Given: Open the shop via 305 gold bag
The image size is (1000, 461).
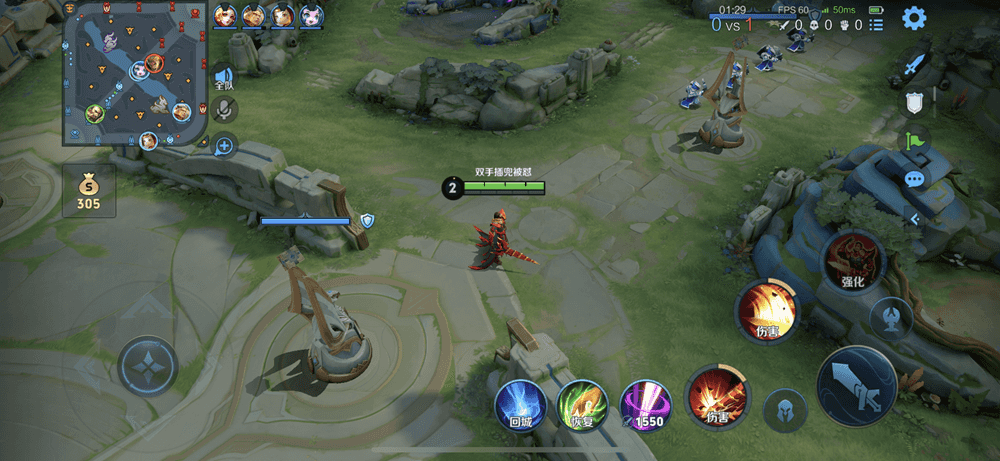Looking at the screenshot, I should (88, 190).
